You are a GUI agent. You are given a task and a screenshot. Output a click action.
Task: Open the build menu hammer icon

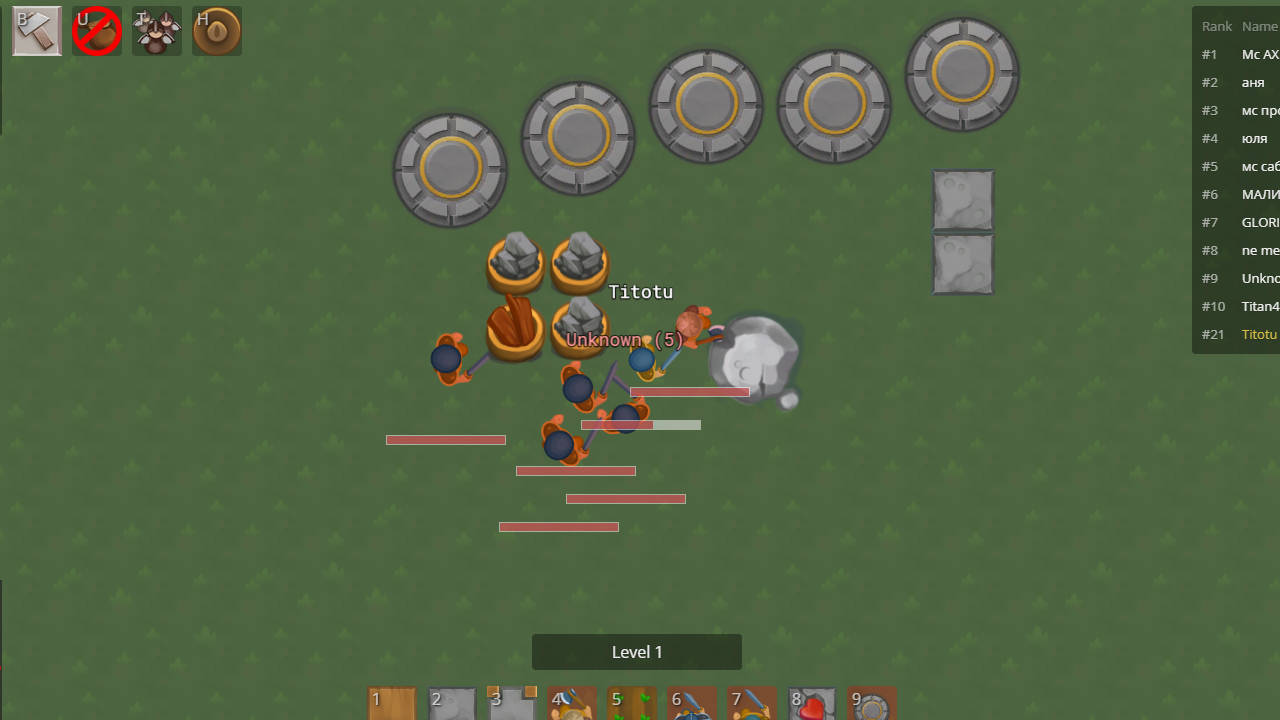tap(37, 31)
